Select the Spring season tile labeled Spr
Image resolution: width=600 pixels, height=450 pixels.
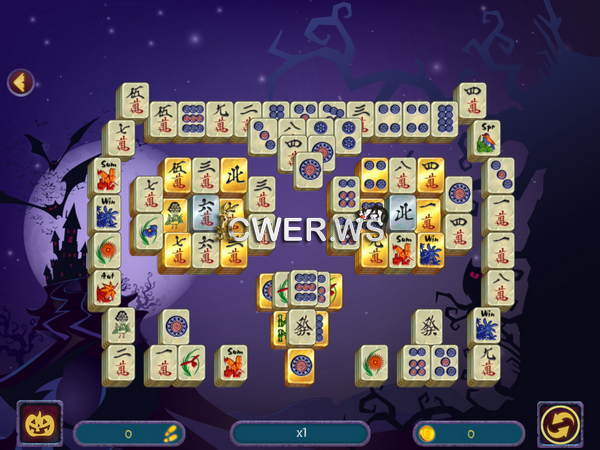click(x=485, y=139)
